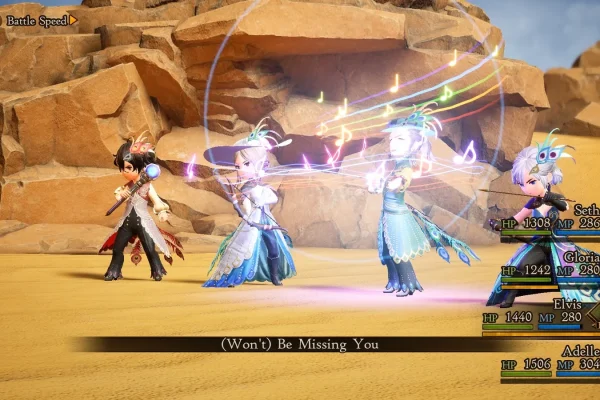Toggle the Battle Speed control
This screenshot has height=400, width=600.
[42, 19]
